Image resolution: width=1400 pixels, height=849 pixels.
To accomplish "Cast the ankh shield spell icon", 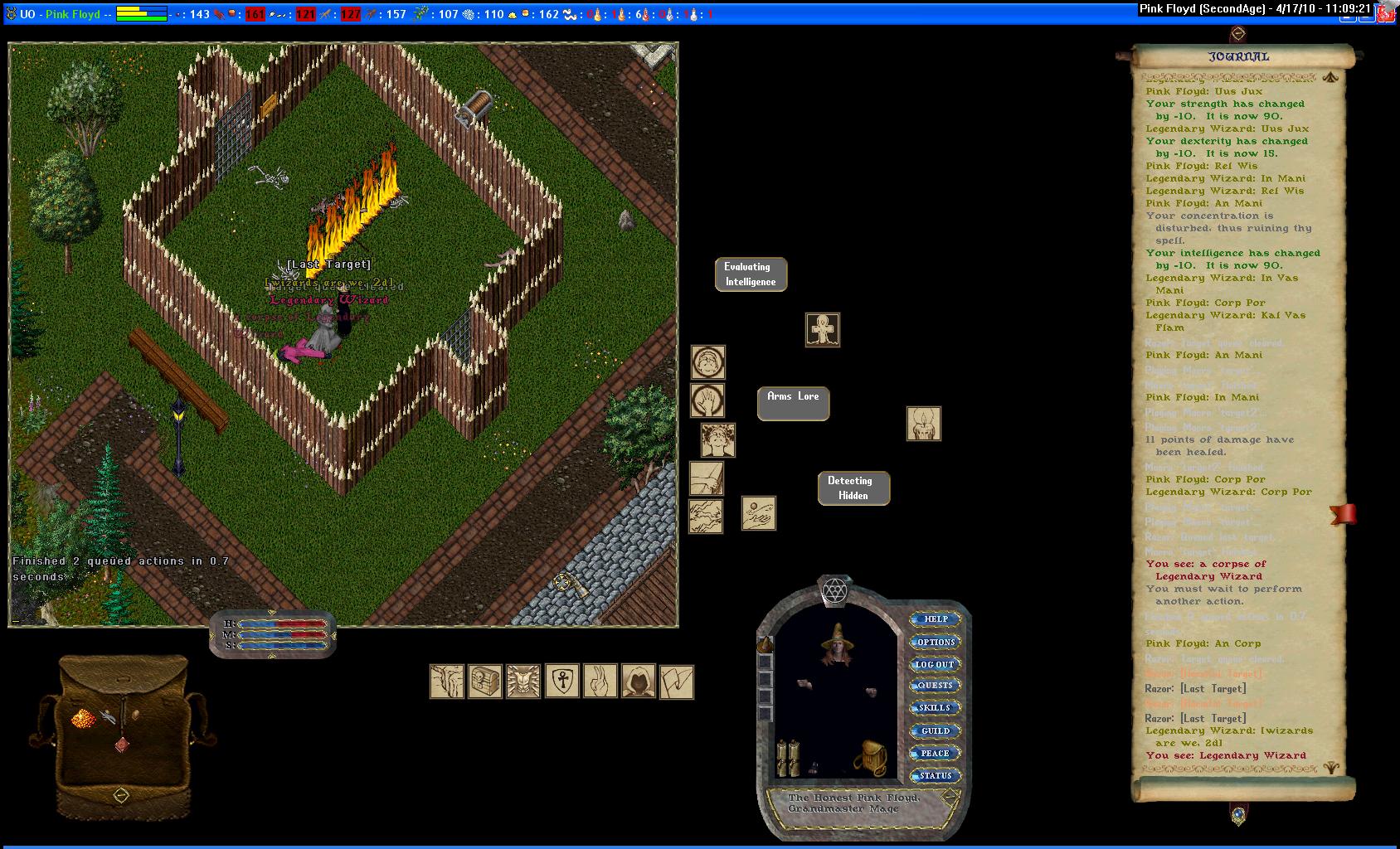I will point(561,682).
